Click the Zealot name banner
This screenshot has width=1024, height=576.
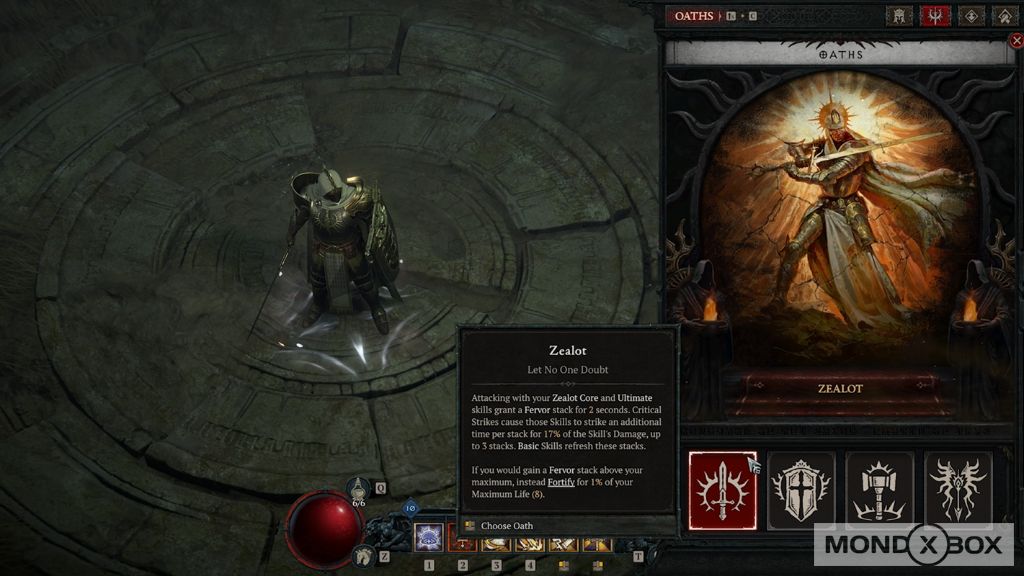840,388
